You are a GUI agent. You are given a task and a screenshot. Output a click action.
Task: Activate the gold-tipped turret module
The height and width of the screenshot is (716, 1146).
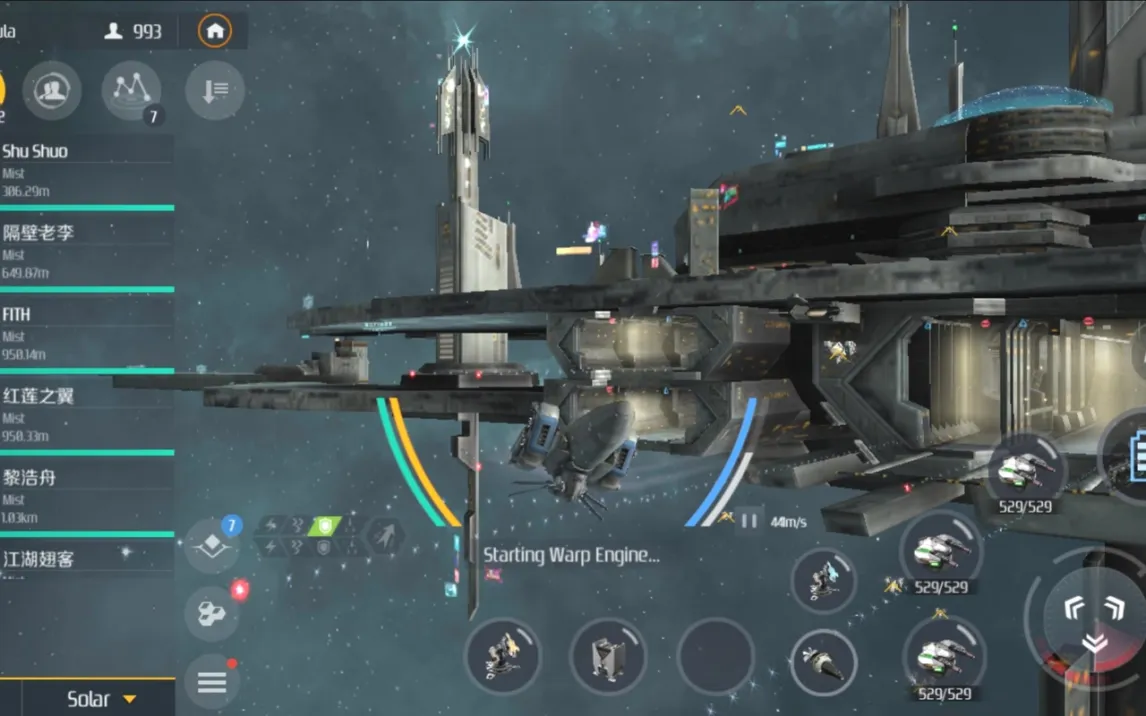503,656
